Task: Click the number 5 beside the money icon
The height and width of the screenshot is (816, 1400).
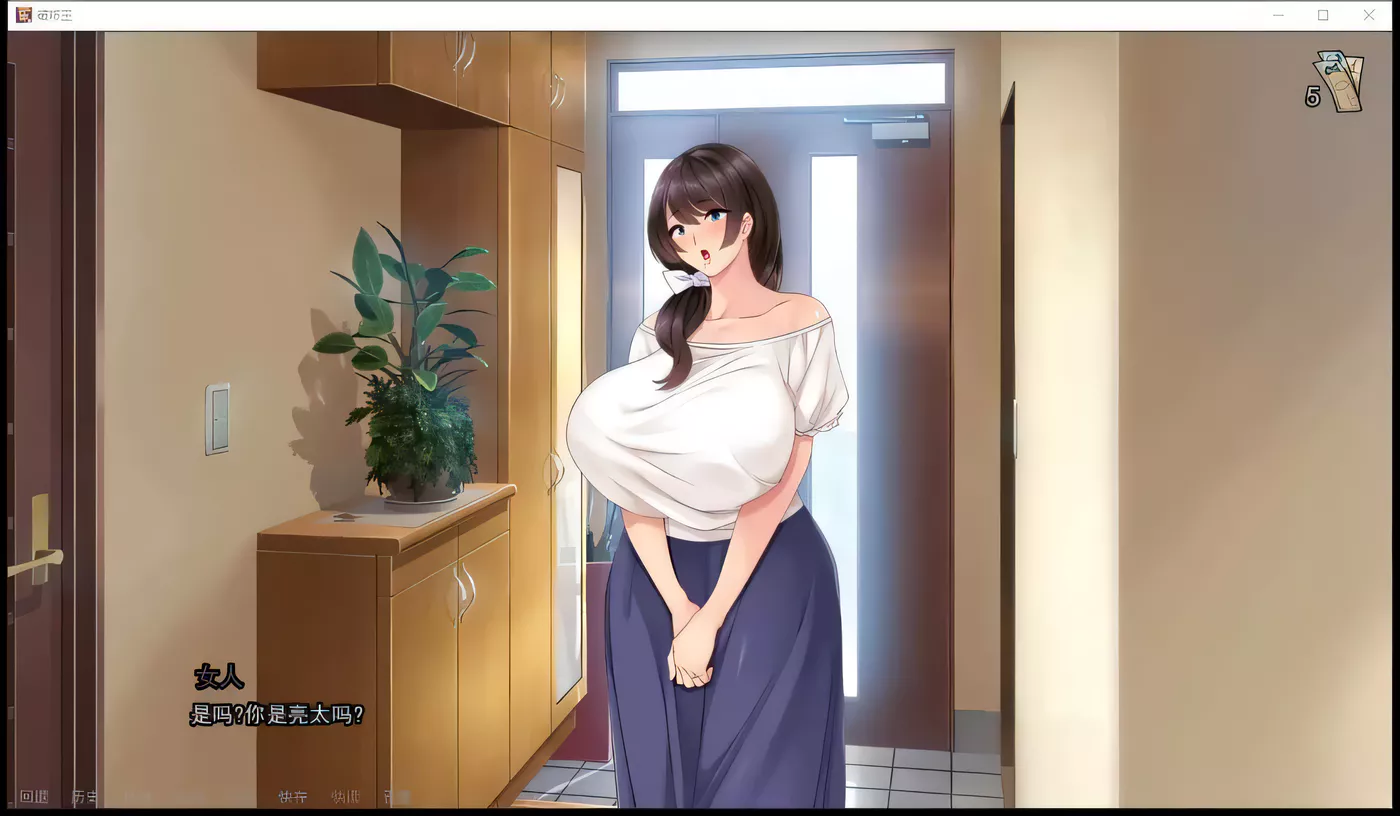Action: coord(1313,97)
